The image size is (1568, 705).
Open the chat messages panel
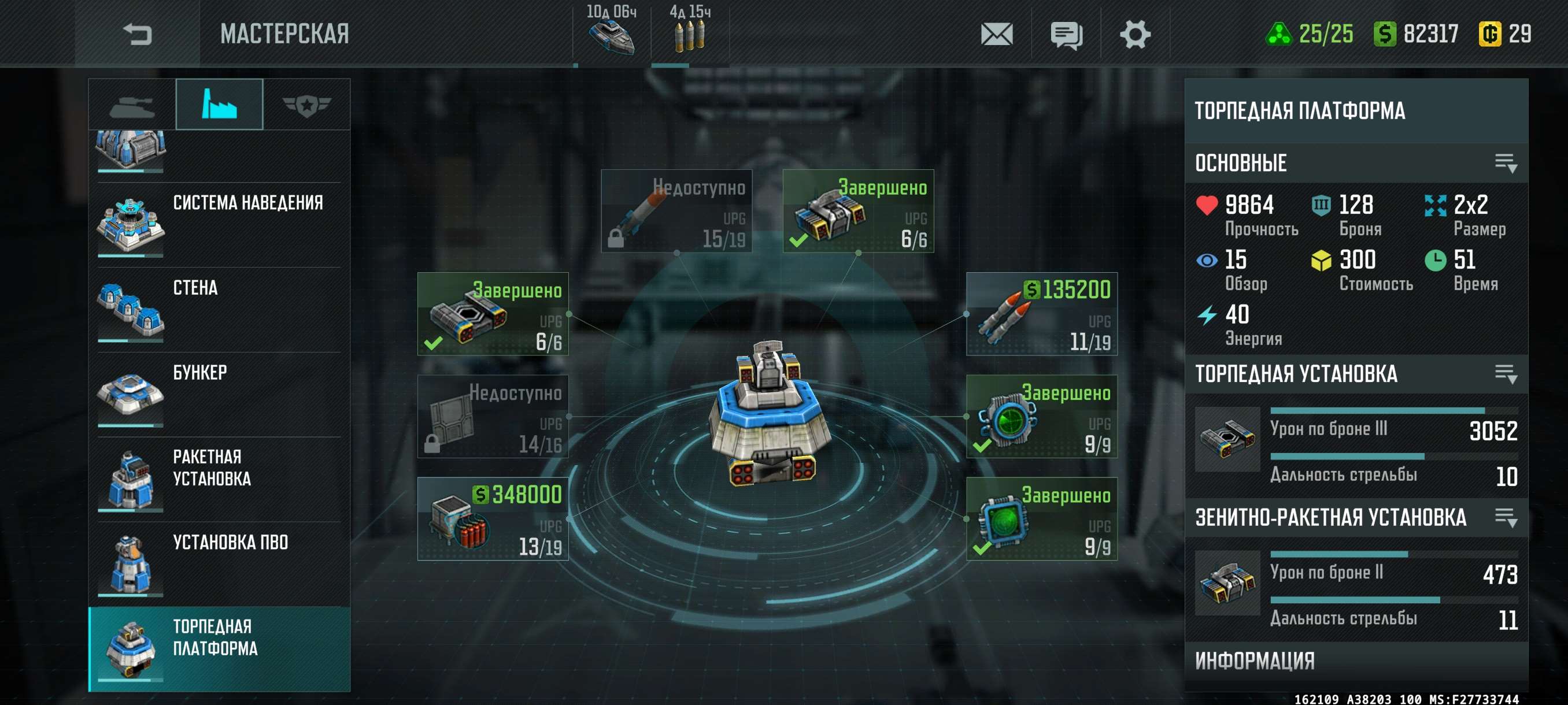point(1066,35)
